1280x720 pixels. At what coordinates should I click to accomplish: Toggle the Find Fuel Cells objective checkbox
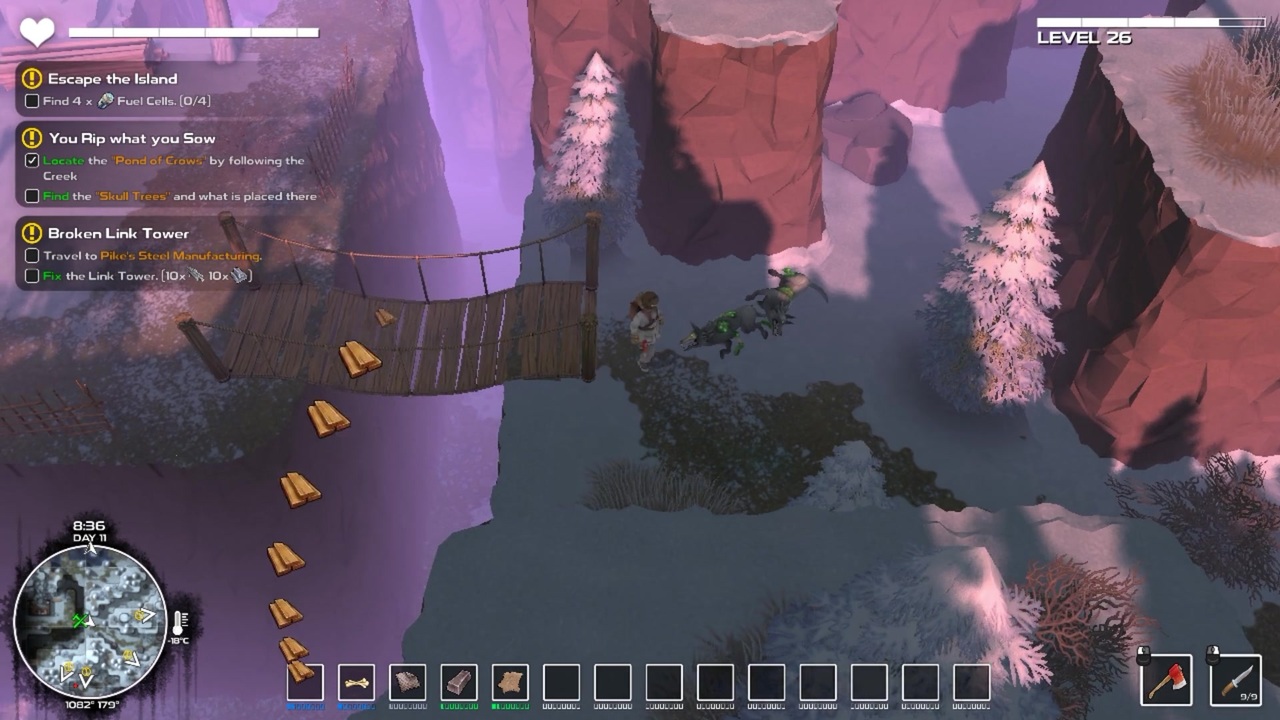pos(32,101)
